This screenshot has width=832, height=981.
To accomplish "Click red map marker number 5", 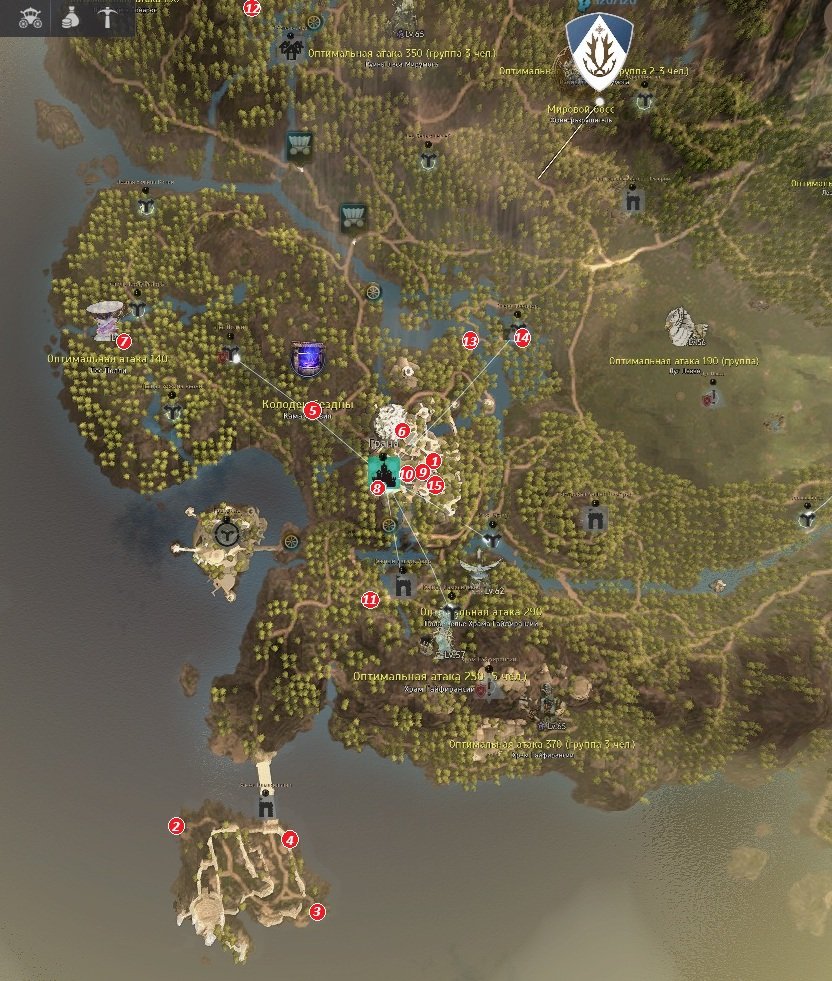I will click(312, 410).
